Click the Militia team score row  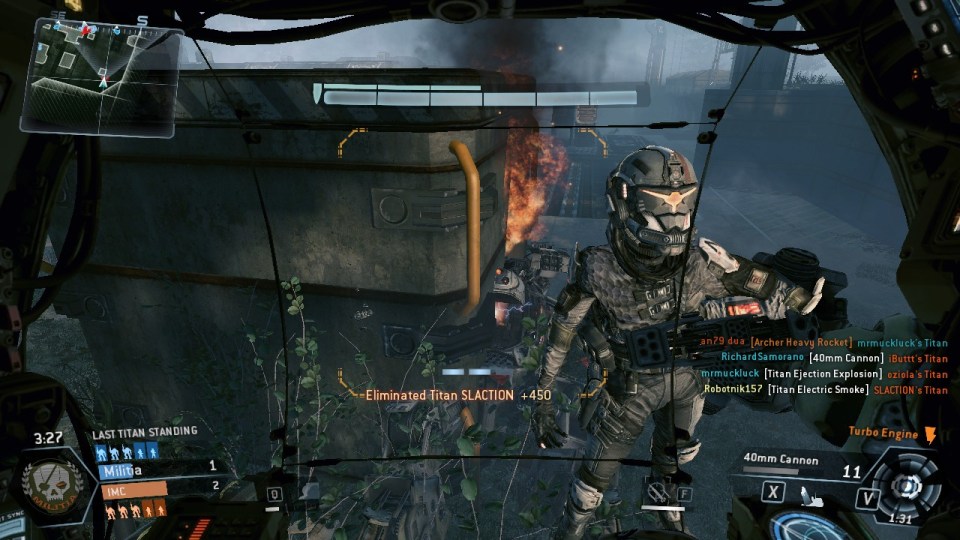pos(158,467)
